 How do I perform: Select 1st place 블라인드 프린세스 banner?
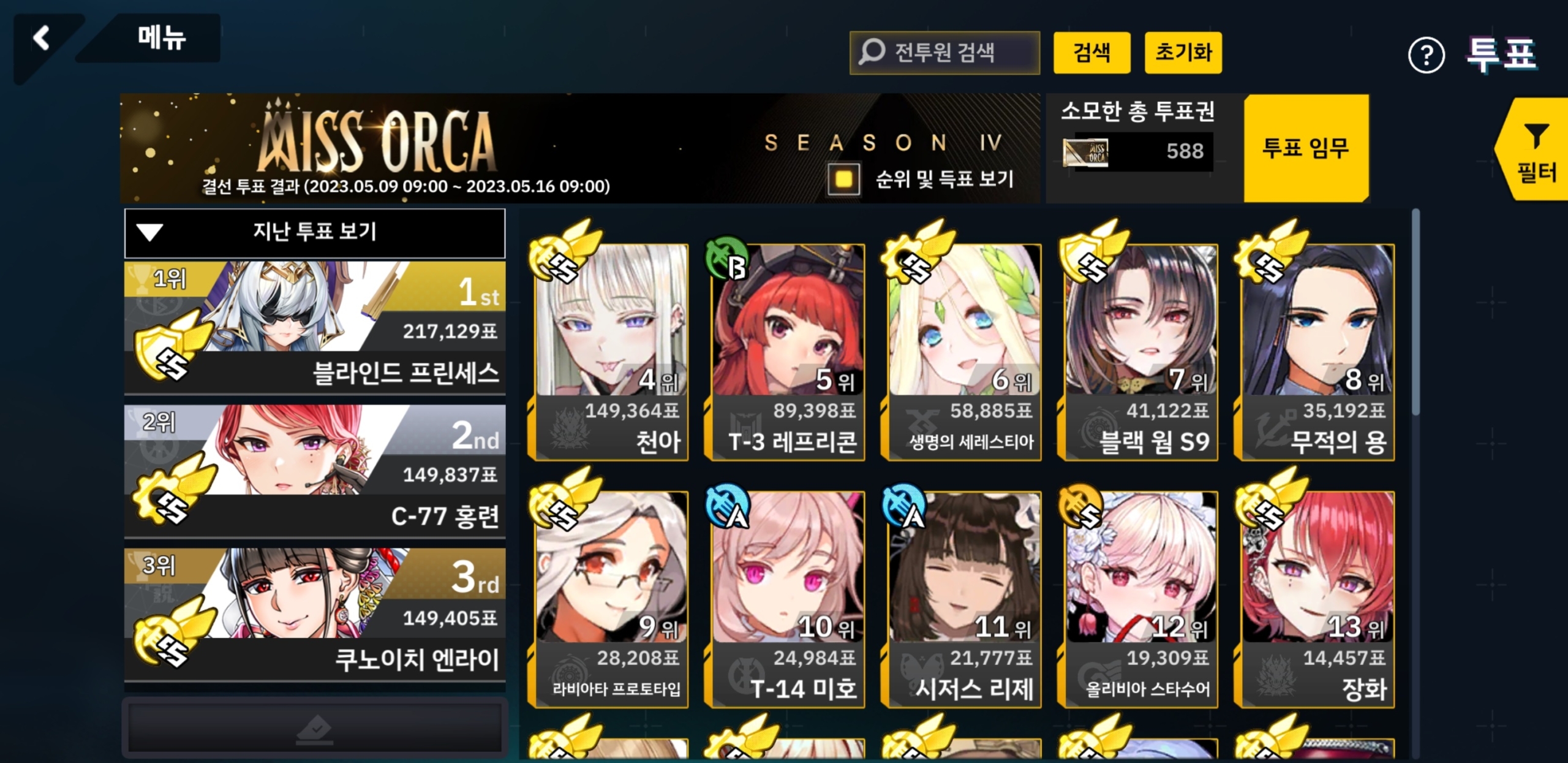[315, 327]
